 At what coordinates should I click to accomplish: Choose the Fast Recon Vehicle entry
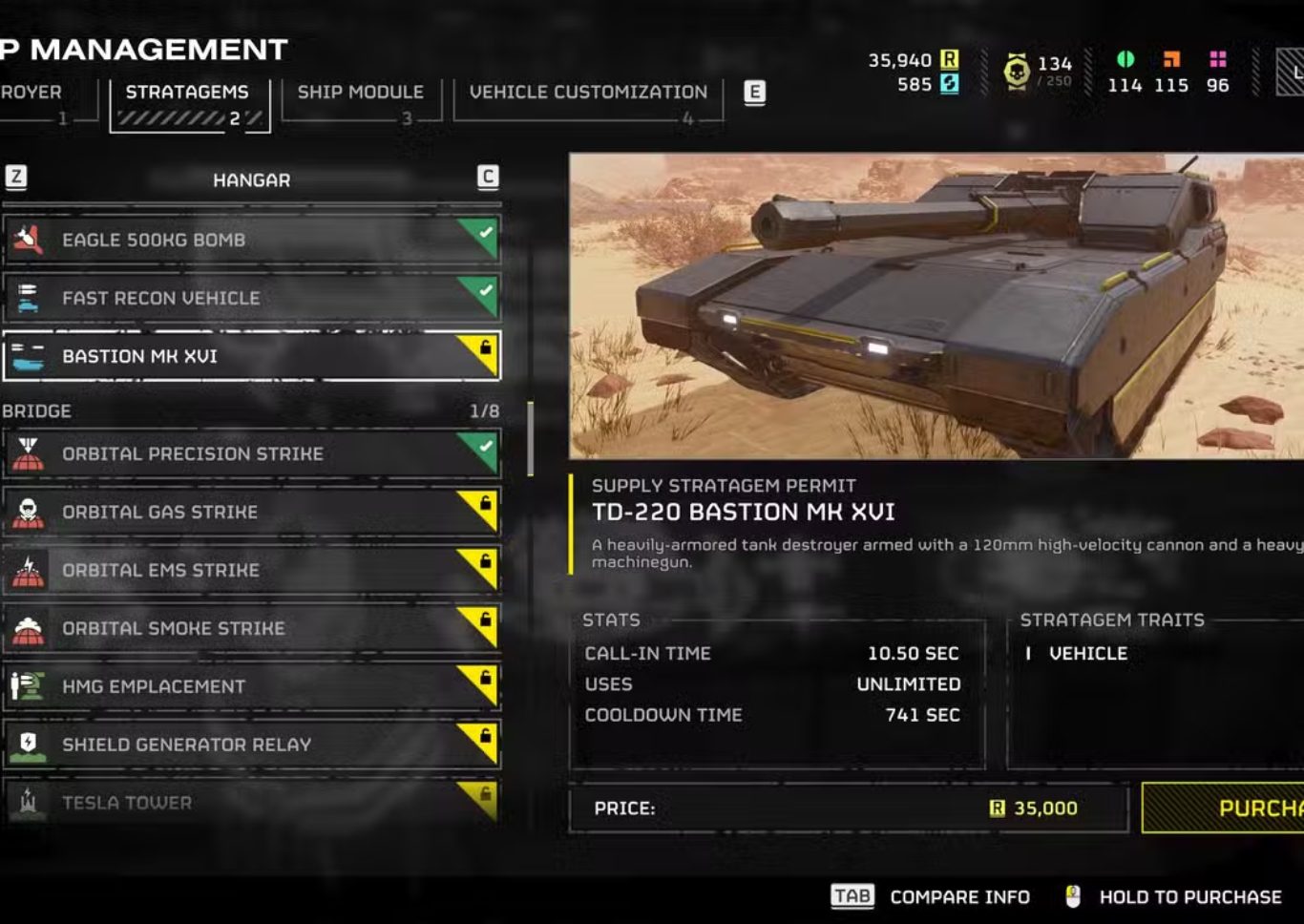pos(251,298)
